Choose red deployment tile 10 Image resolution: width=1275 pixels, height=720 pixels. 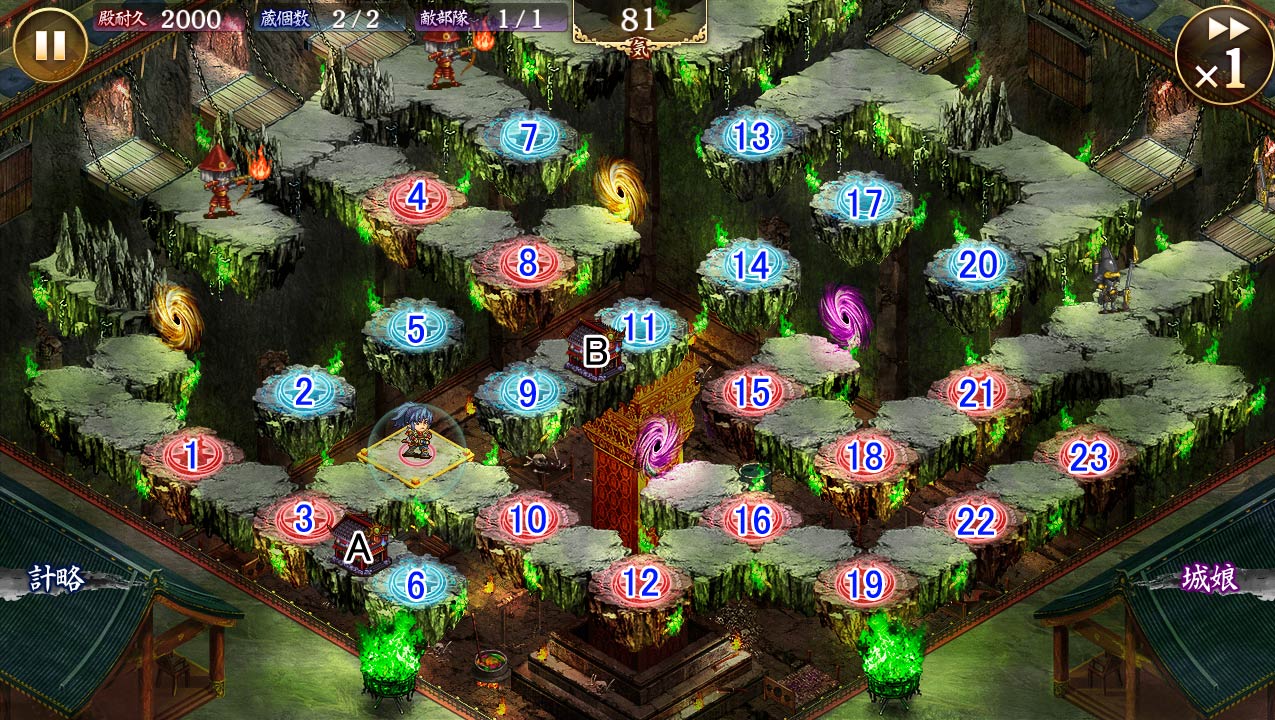(x=528, y=519)
